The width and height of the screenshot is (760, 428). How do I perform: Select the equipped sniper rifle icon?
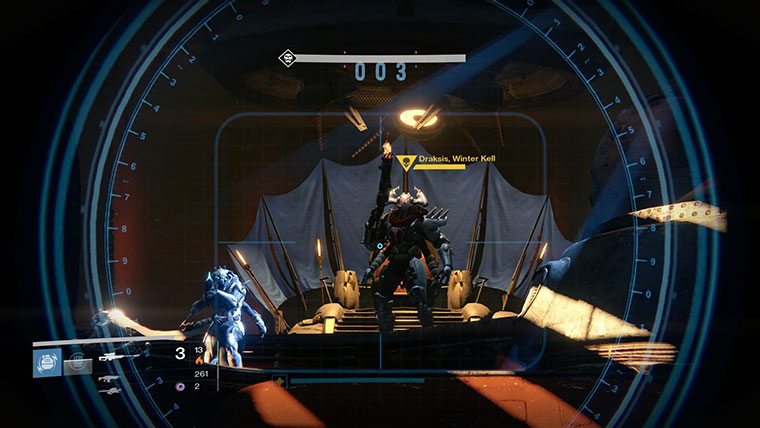click(x=115, y=355)
